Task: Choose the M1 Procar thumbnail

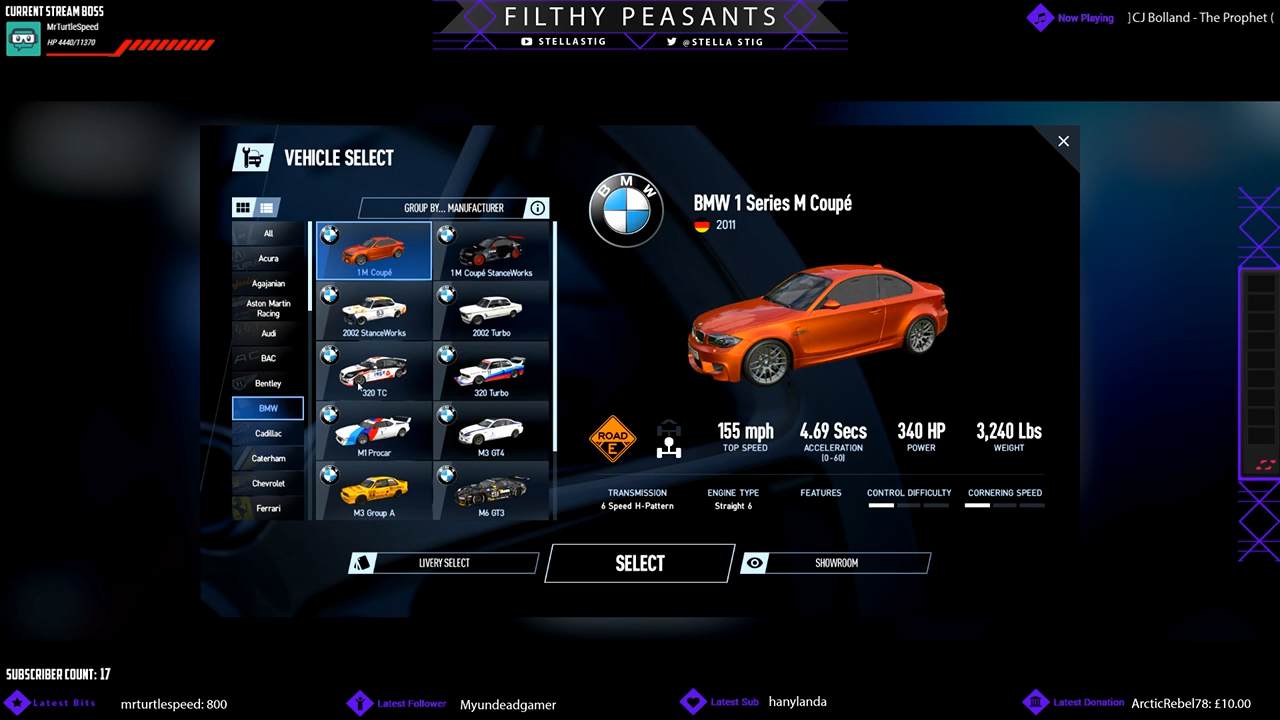Action: (374, 432)
